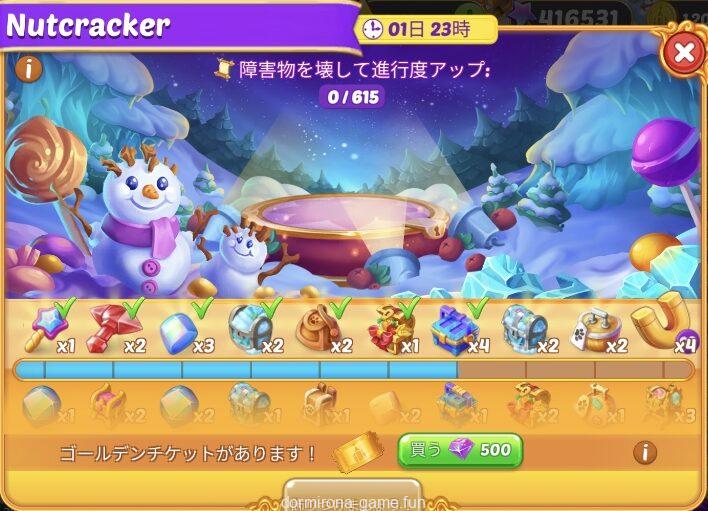Image resolution: width=708 pixels, height=511 pixels.
Task: Close the Nutcracker event window
Action: coord(684,53)
